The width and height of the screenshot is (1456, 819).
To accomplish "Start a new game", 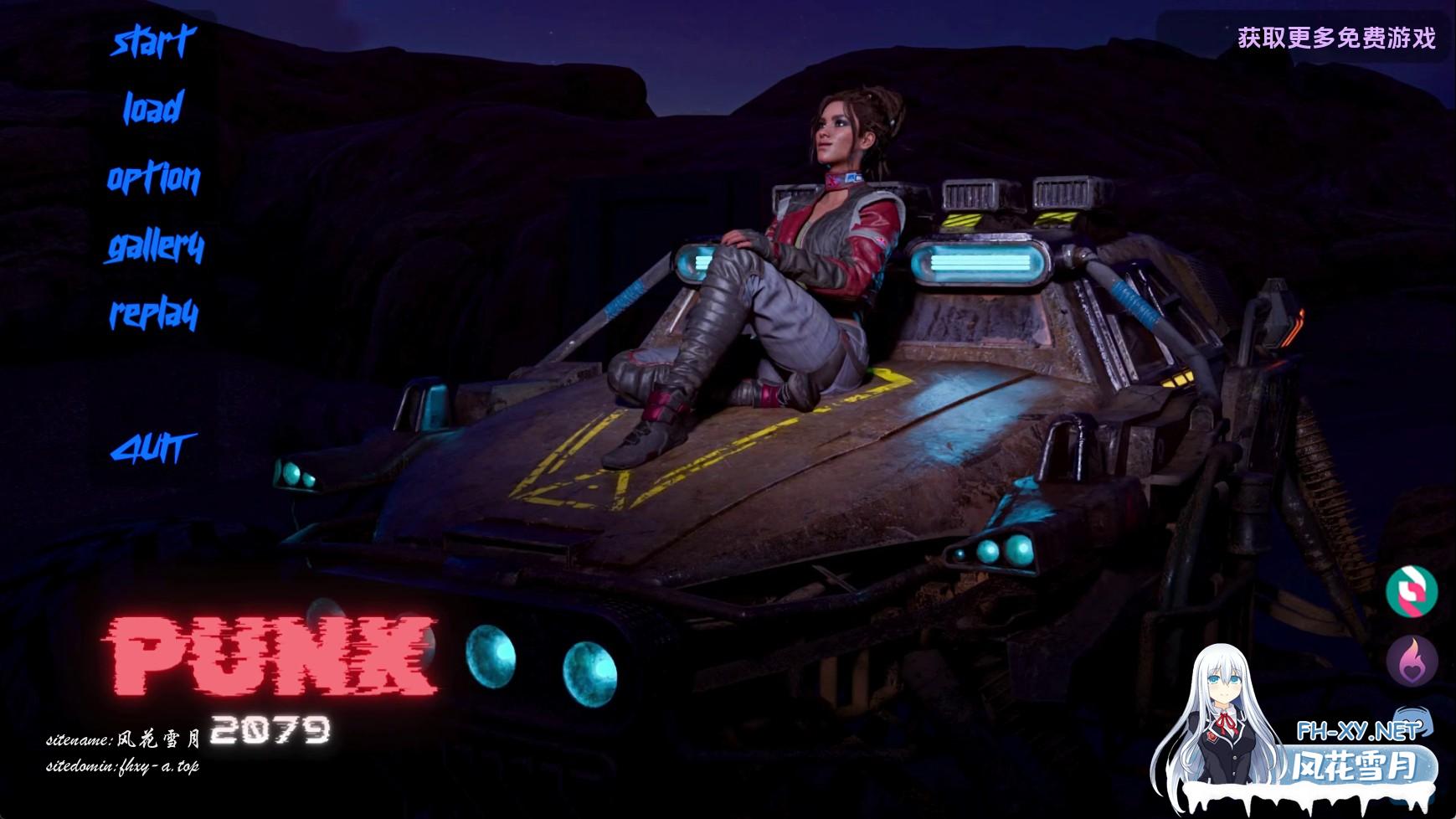I will (x=153, y=41).
